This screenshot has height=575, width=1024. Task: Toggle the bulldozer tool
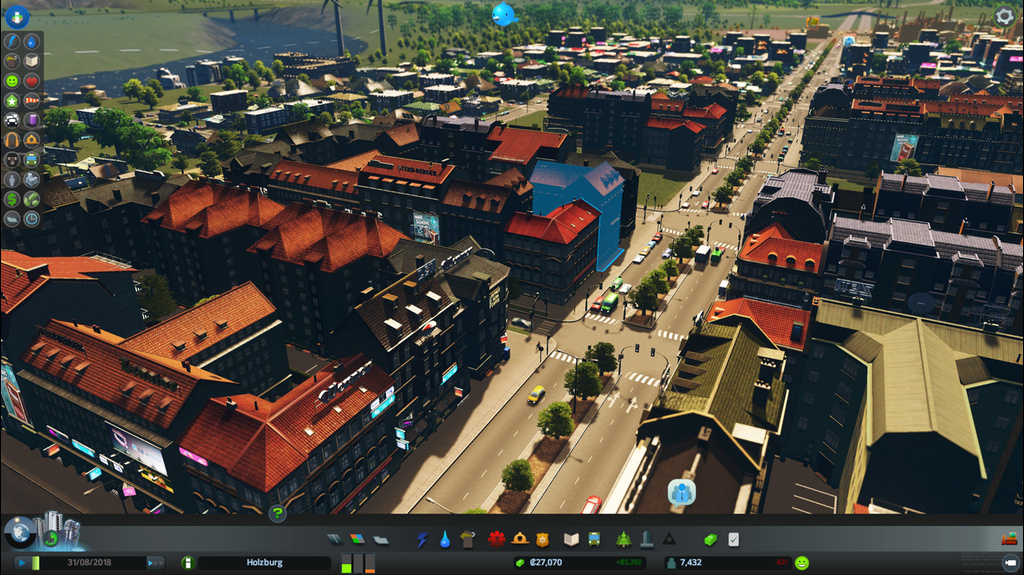coord(1009,539)
